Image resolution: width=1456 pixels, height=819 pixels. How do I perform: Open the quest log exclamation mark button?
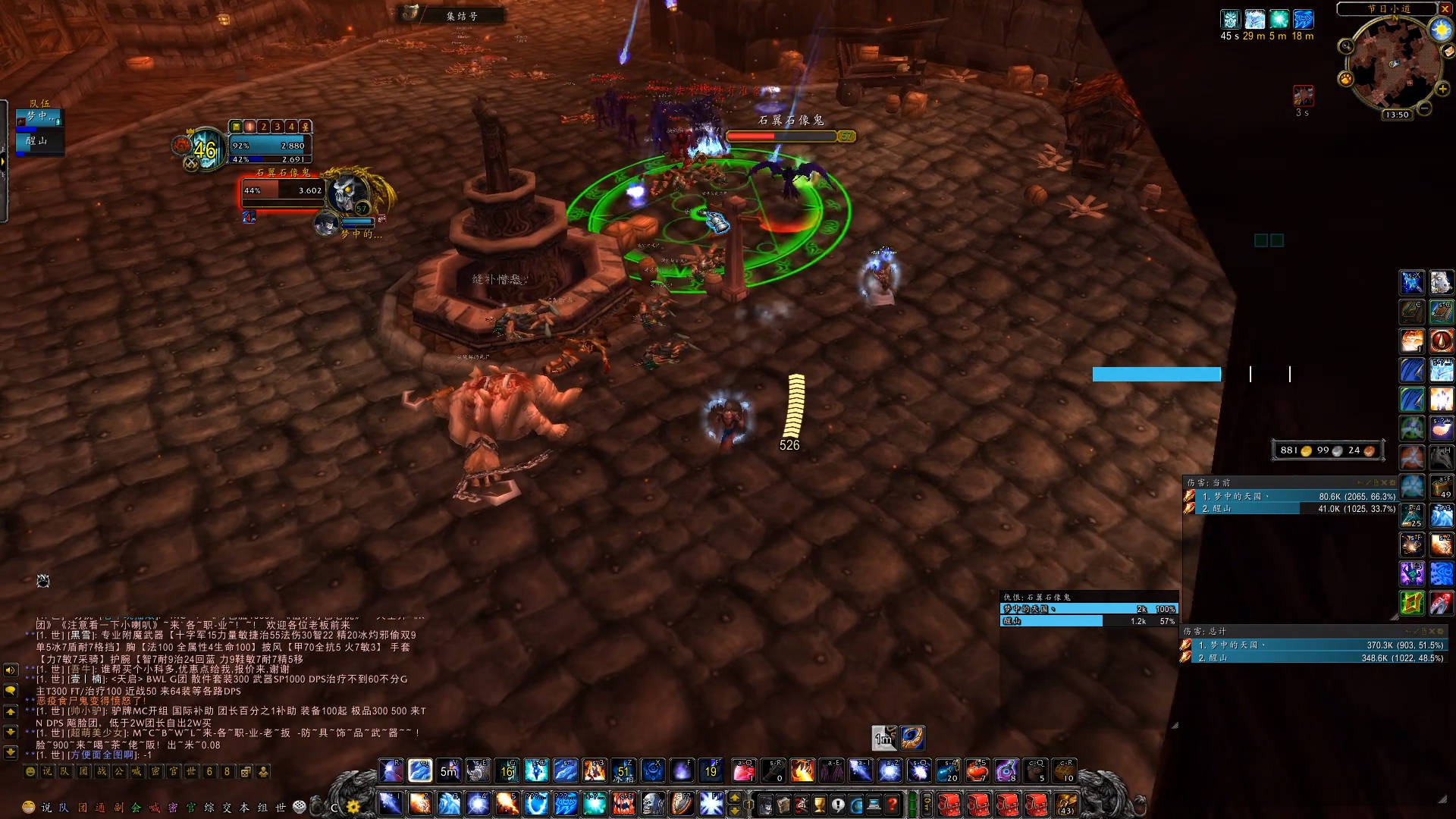[838, 804]
